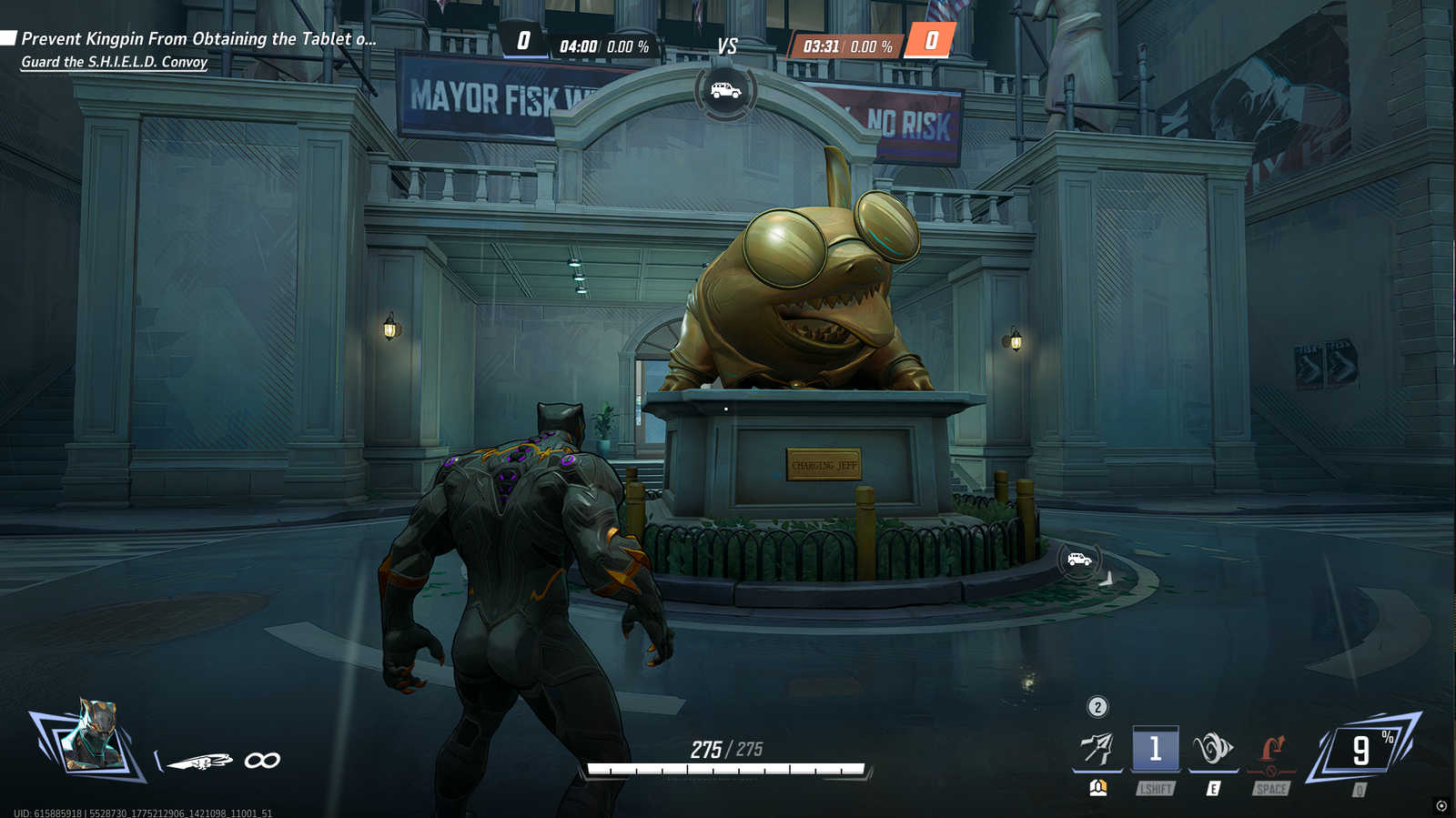Click the convoy progress icon under VS

pyautogui.click(x=725, y=91)
